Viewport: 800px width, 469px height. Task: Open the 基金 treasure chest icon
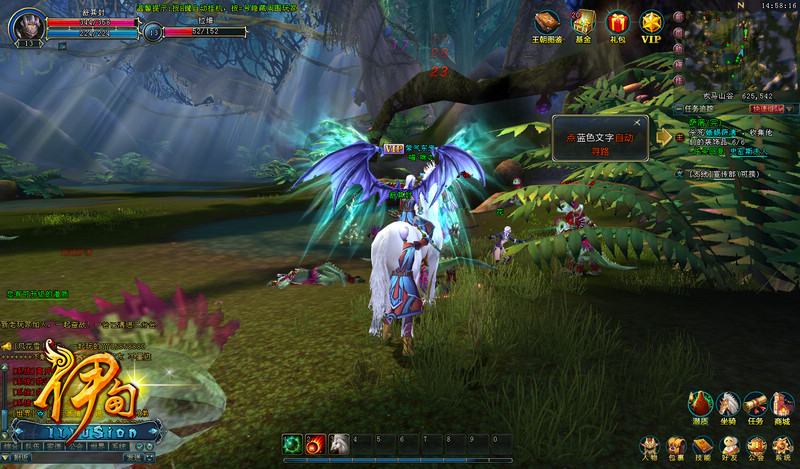pyautogui.click(x=583, y=23)
